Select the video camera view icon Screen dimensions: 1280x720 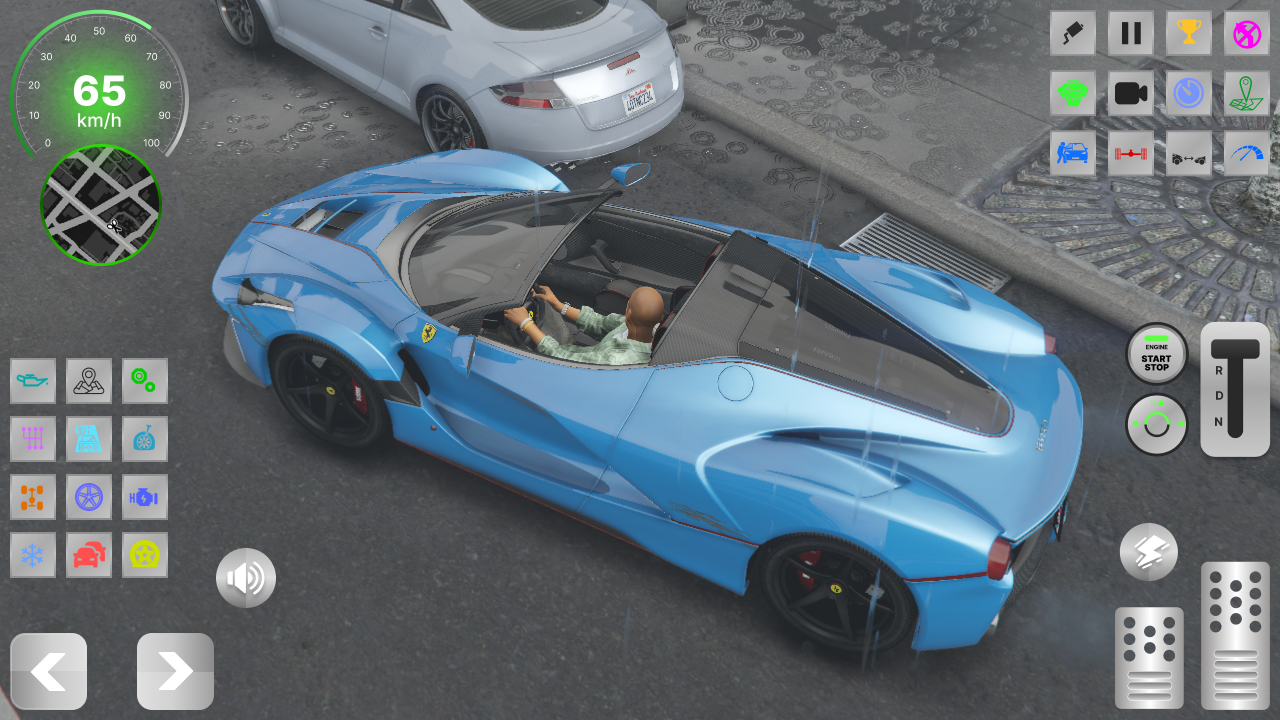(x=1130, y=93)
